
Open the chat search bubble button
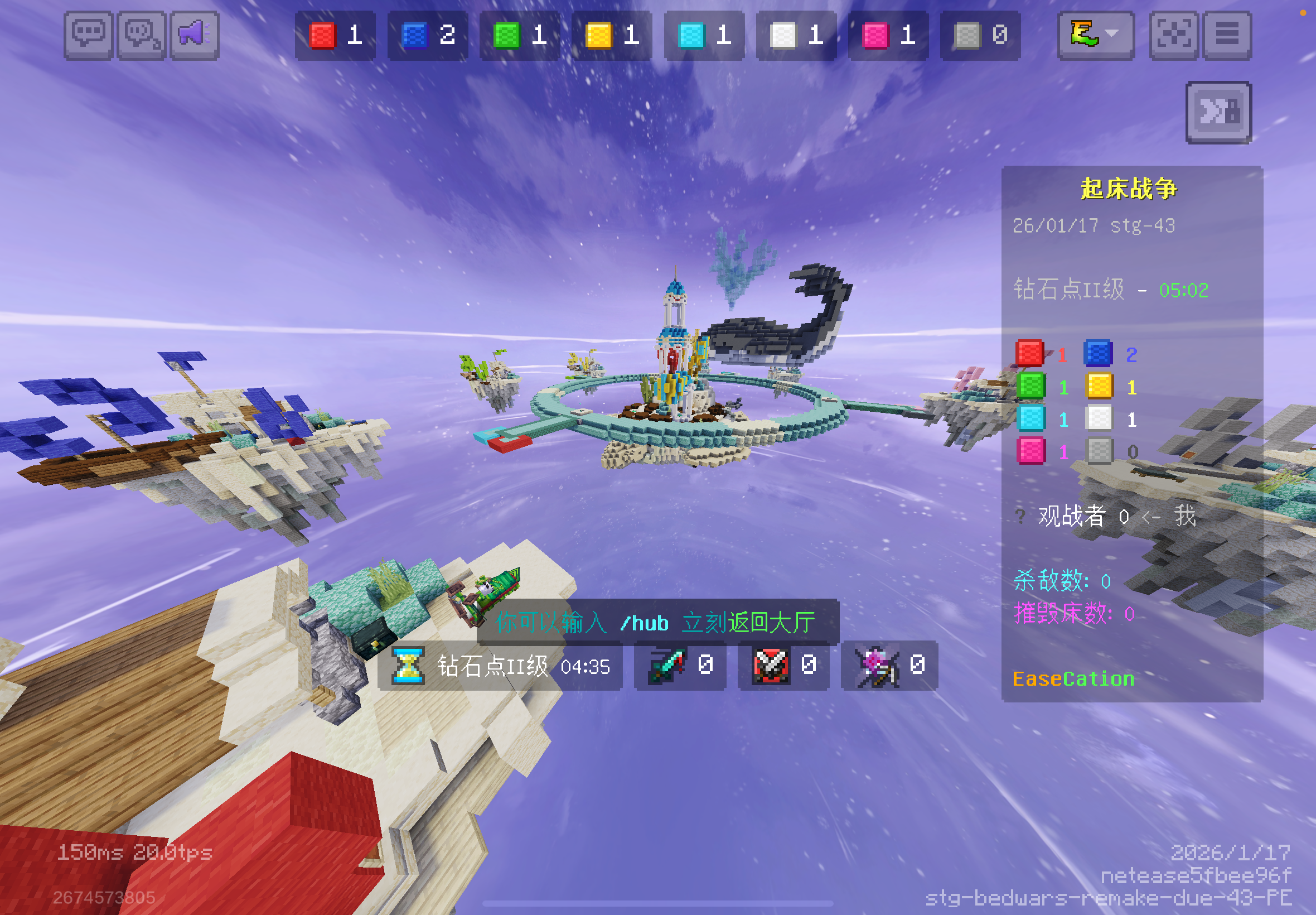point(142,35)
